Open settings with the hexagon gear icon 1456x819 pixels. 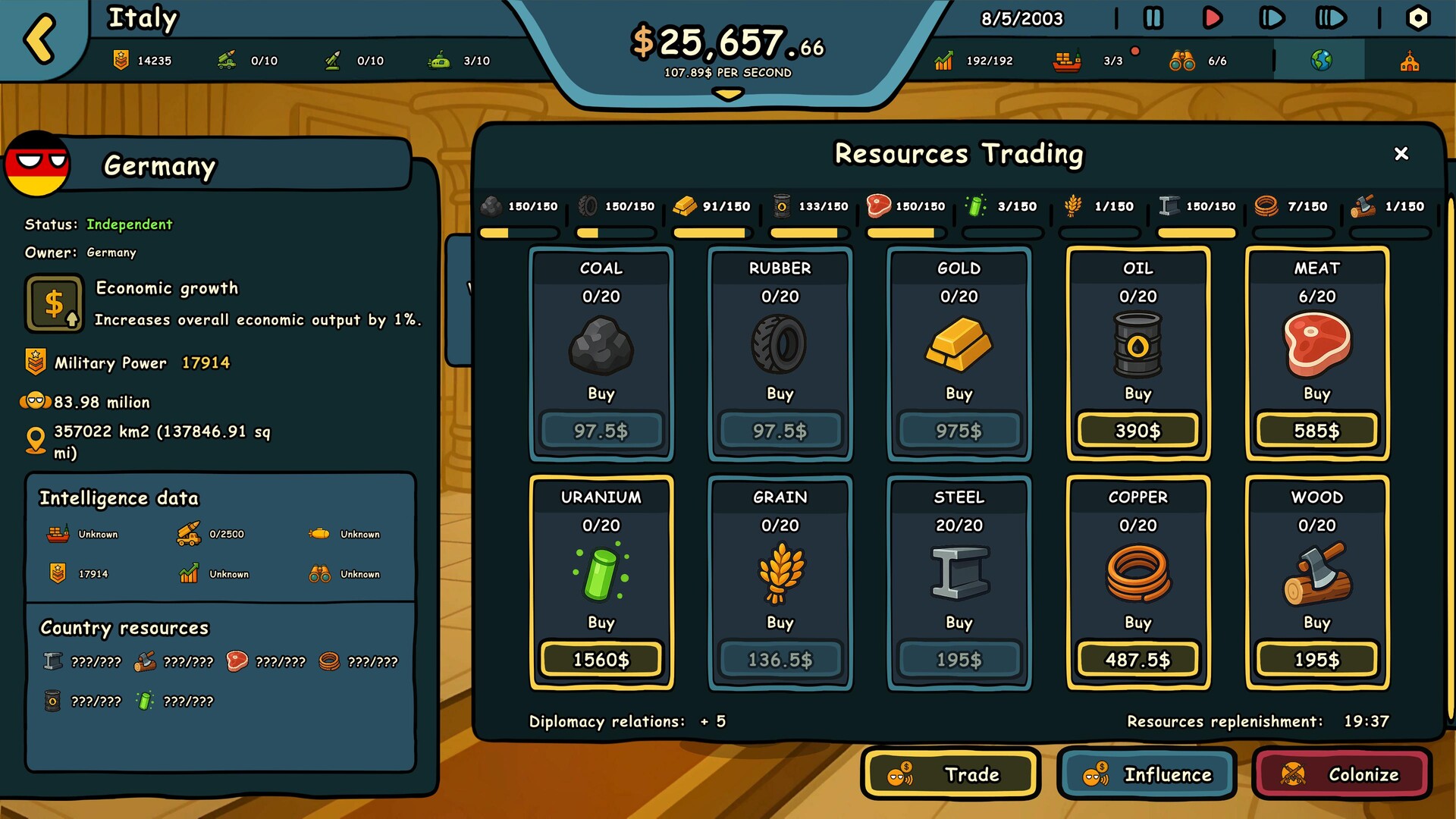click(x=1417, y=18)
